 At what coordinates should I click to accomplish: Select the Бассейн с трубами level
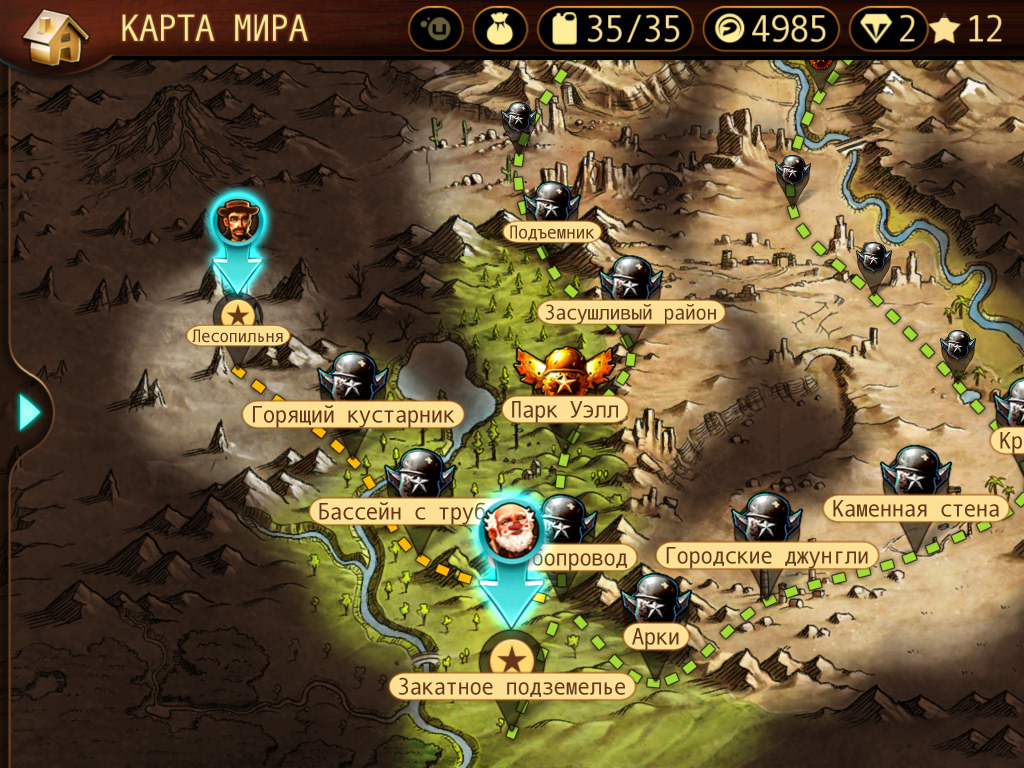pos(420,478)
